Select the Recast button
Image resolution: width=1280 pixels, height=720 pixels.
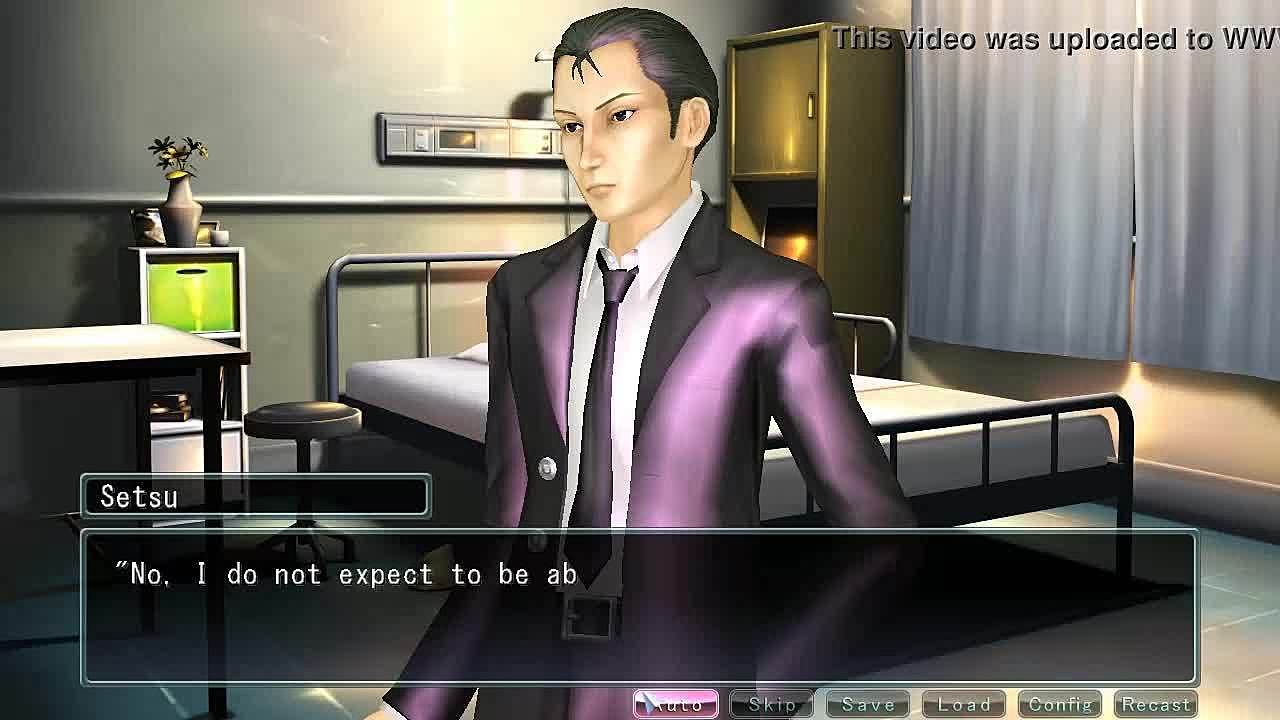tap(1156, 704)
